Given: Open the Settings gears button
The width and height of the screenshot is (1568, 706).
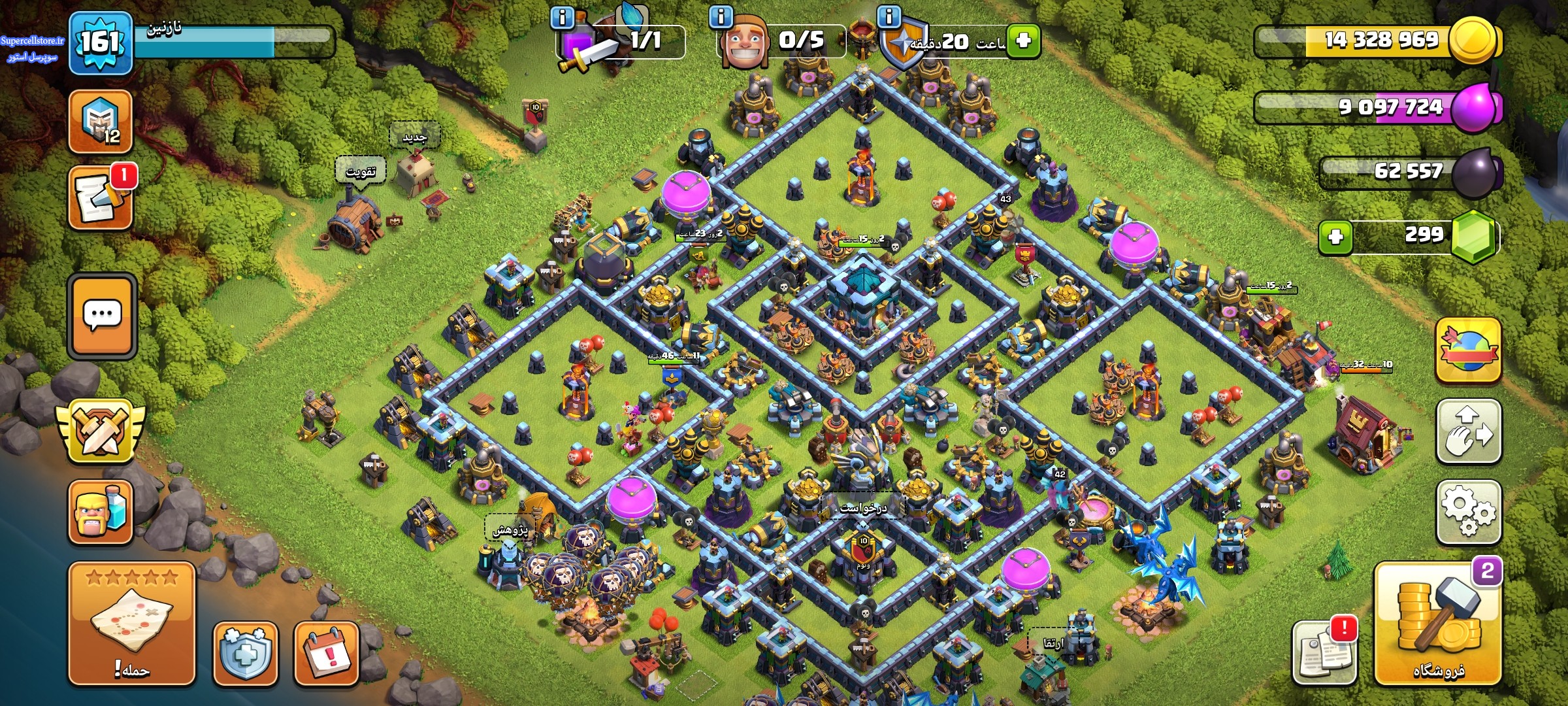Looking at the screenshot, I should point(1467,512).
